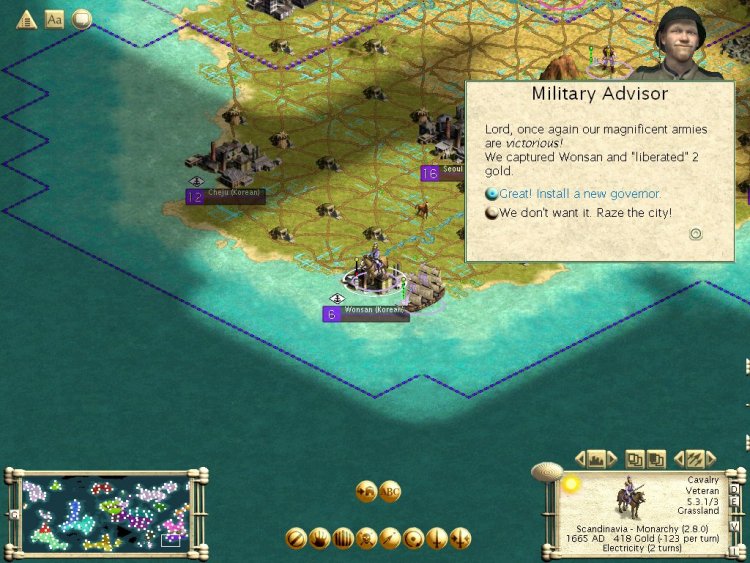Click the Military Advisor portrait
This screenshot has width=750, height=563.
click(685, 40)
